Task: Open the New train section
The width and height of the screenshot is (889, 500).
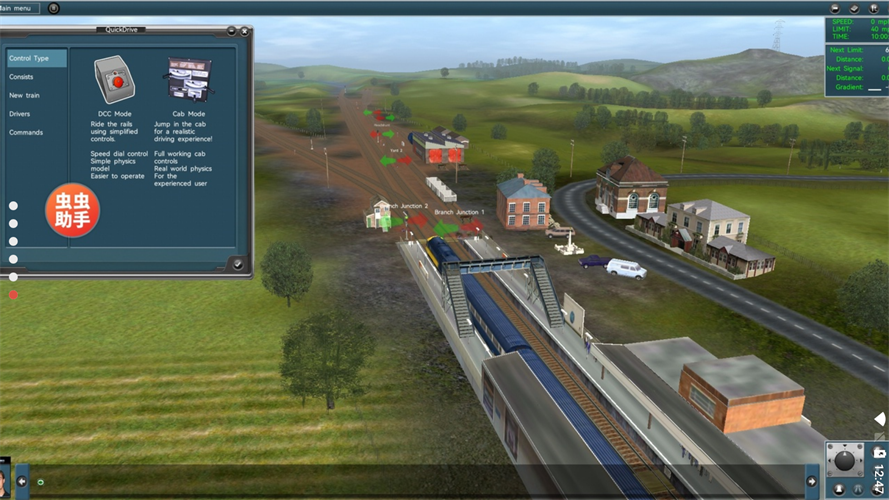Action: tap(25, 95)
